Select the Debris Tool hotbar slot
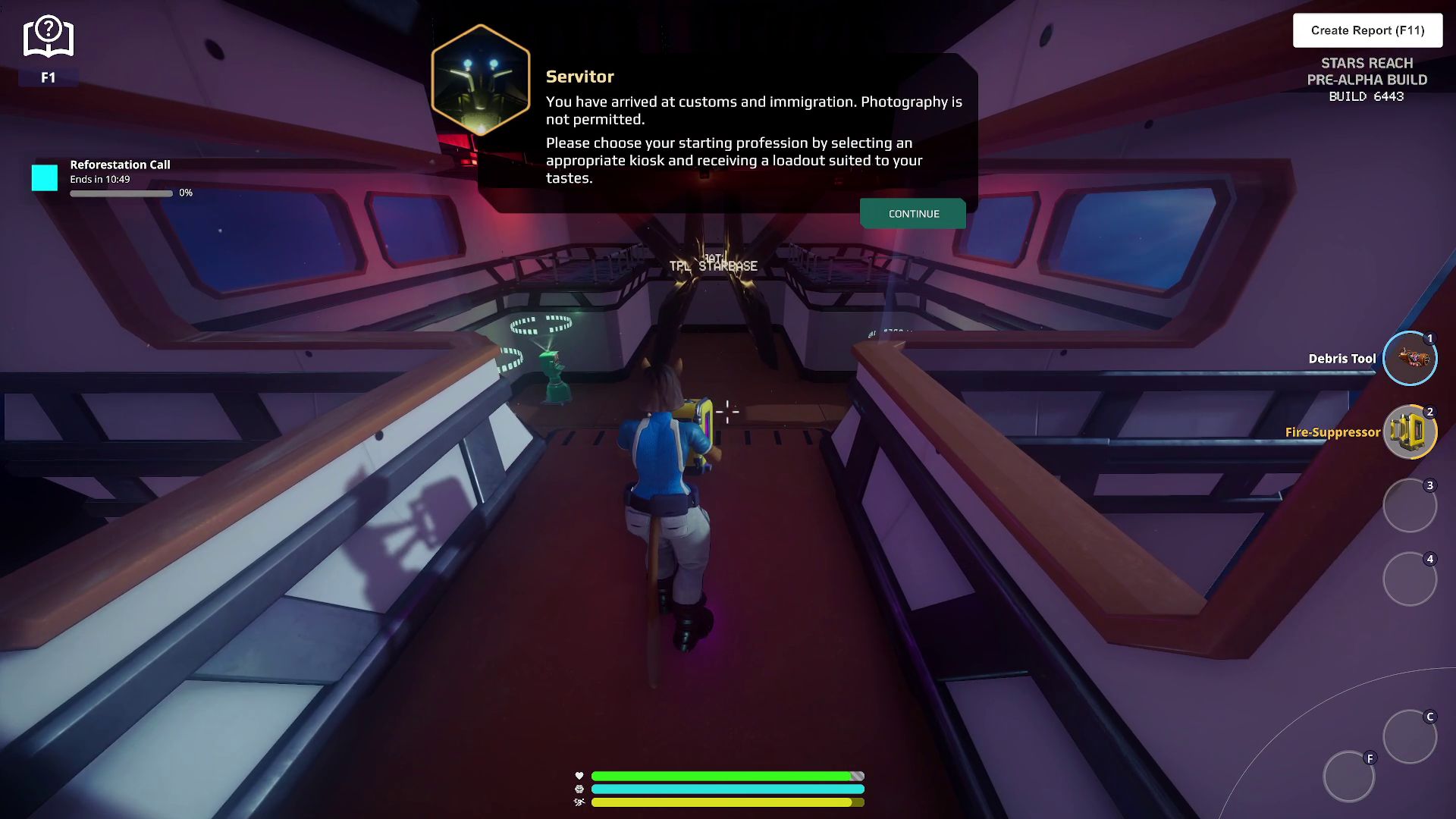1456x819 pixels. click(x=1409, y=359)
